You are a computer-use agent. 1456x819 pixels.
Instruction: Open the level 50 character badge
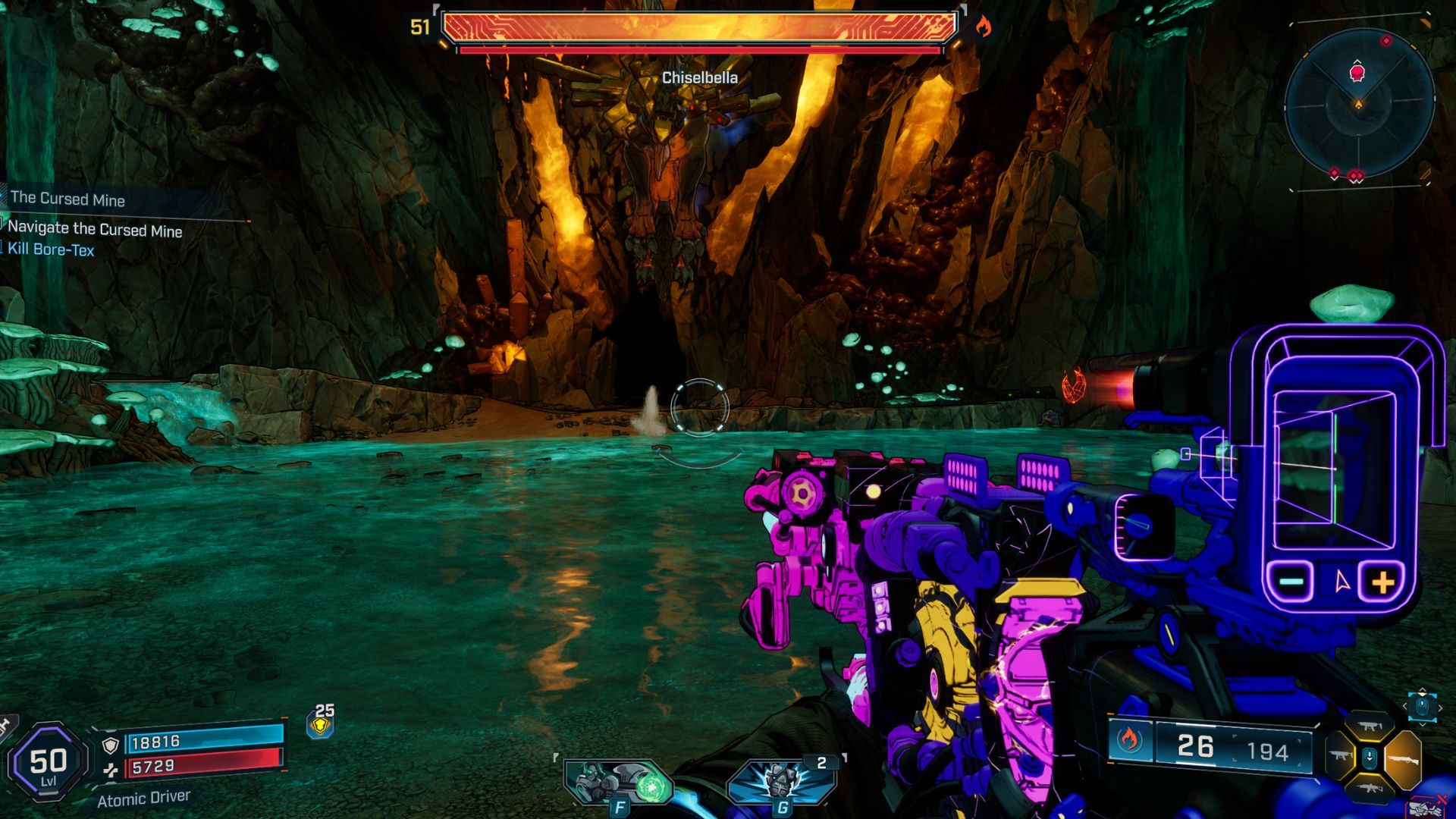click(x=48, y=761)
